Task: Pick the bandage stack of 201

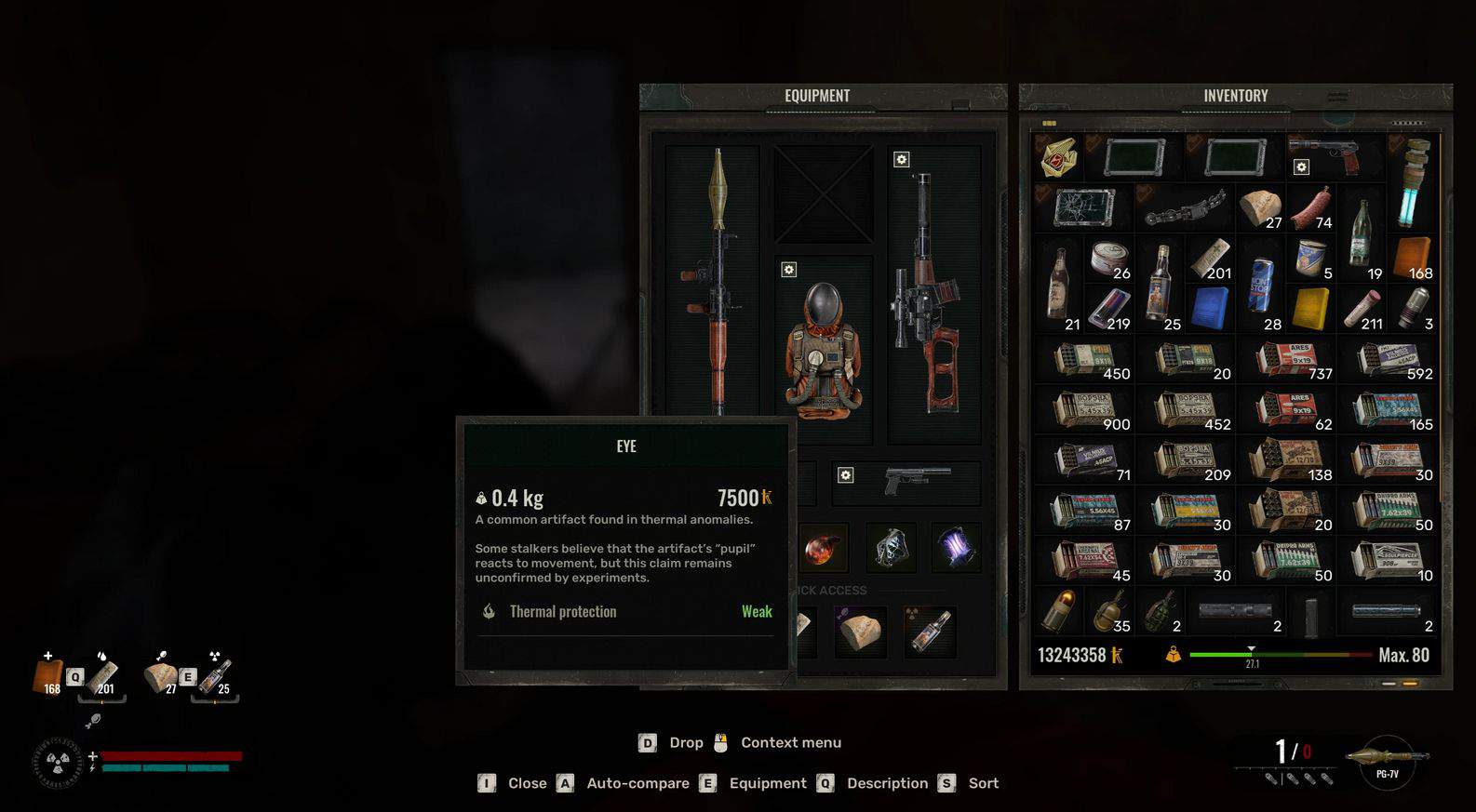Action: [1210, 259]
